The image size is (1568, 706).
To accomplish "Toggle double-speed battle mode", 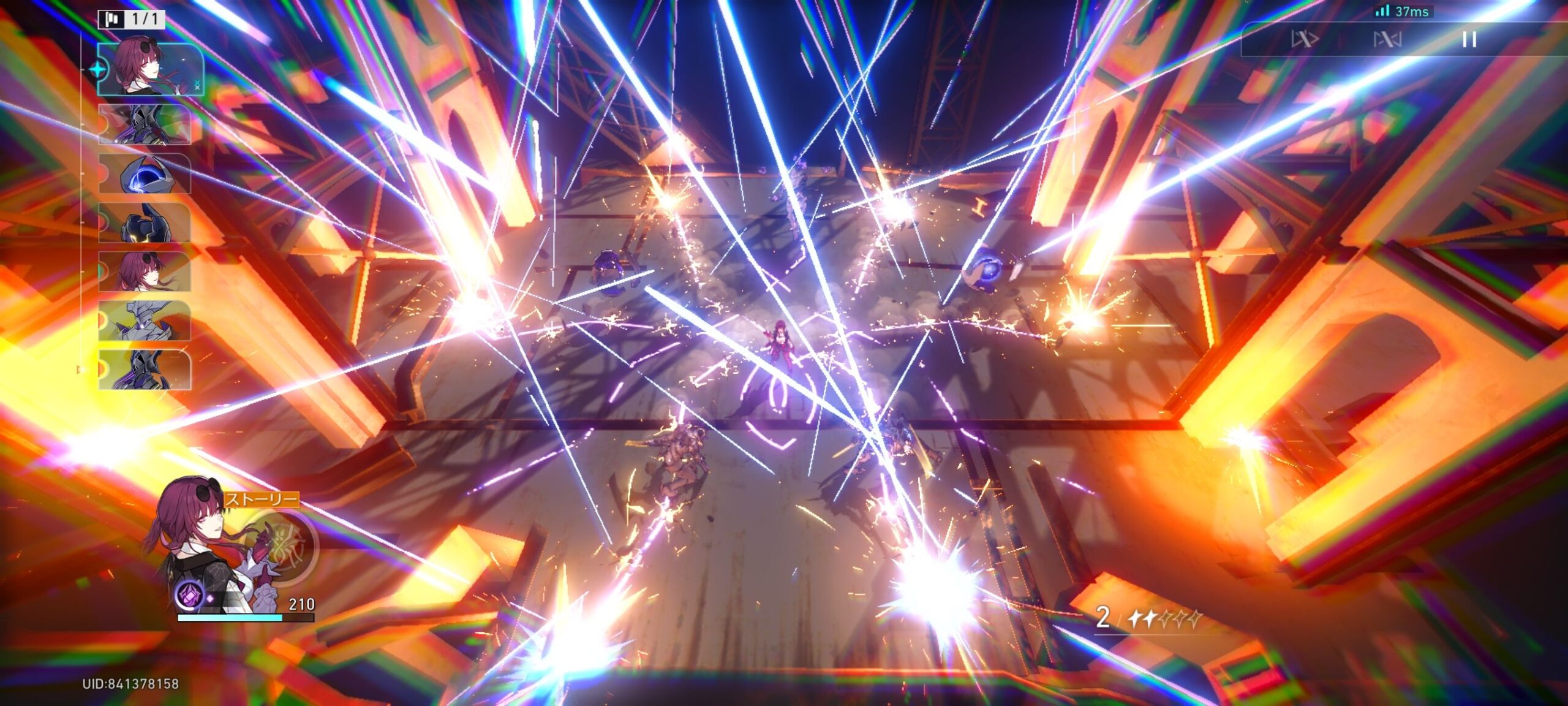I will pyautogui.click(x=1304, y=40).
